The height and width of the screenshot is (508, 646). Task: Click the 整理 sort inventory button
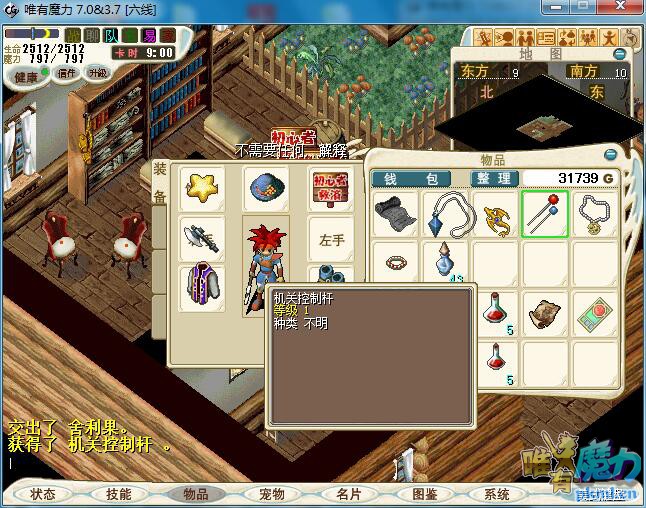494,179
